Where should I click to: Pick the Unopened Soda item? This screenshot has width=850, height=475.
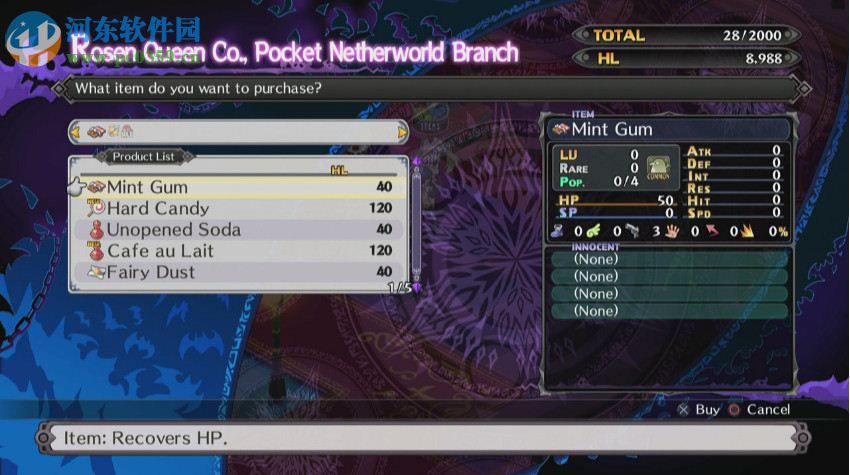click(173, 229)
